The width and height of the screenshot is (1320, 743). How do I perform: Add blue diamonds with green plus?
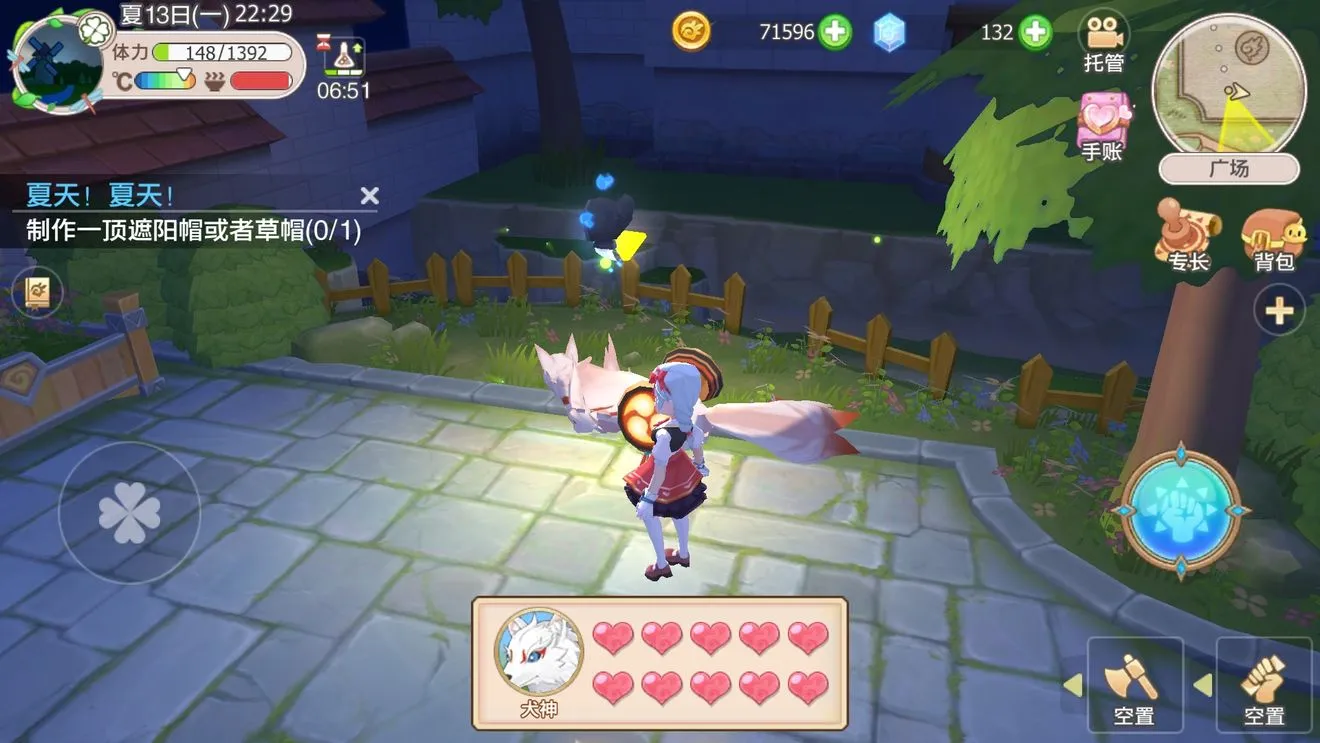pyautogui.click(x=1035, y=32)
